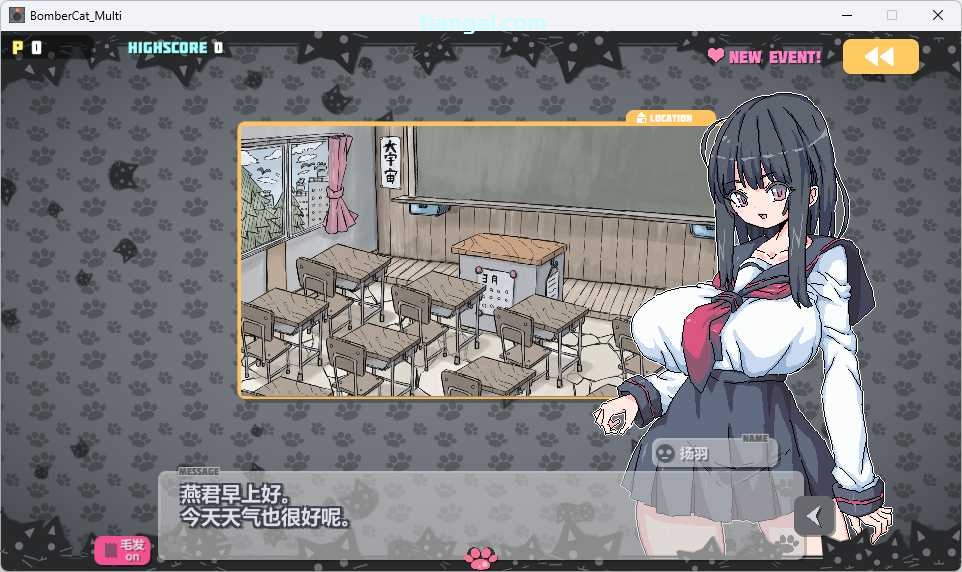This screenshot has height=572, width=962.
Task: Click the pink paw print icon
Action: (x=481, y=556)
